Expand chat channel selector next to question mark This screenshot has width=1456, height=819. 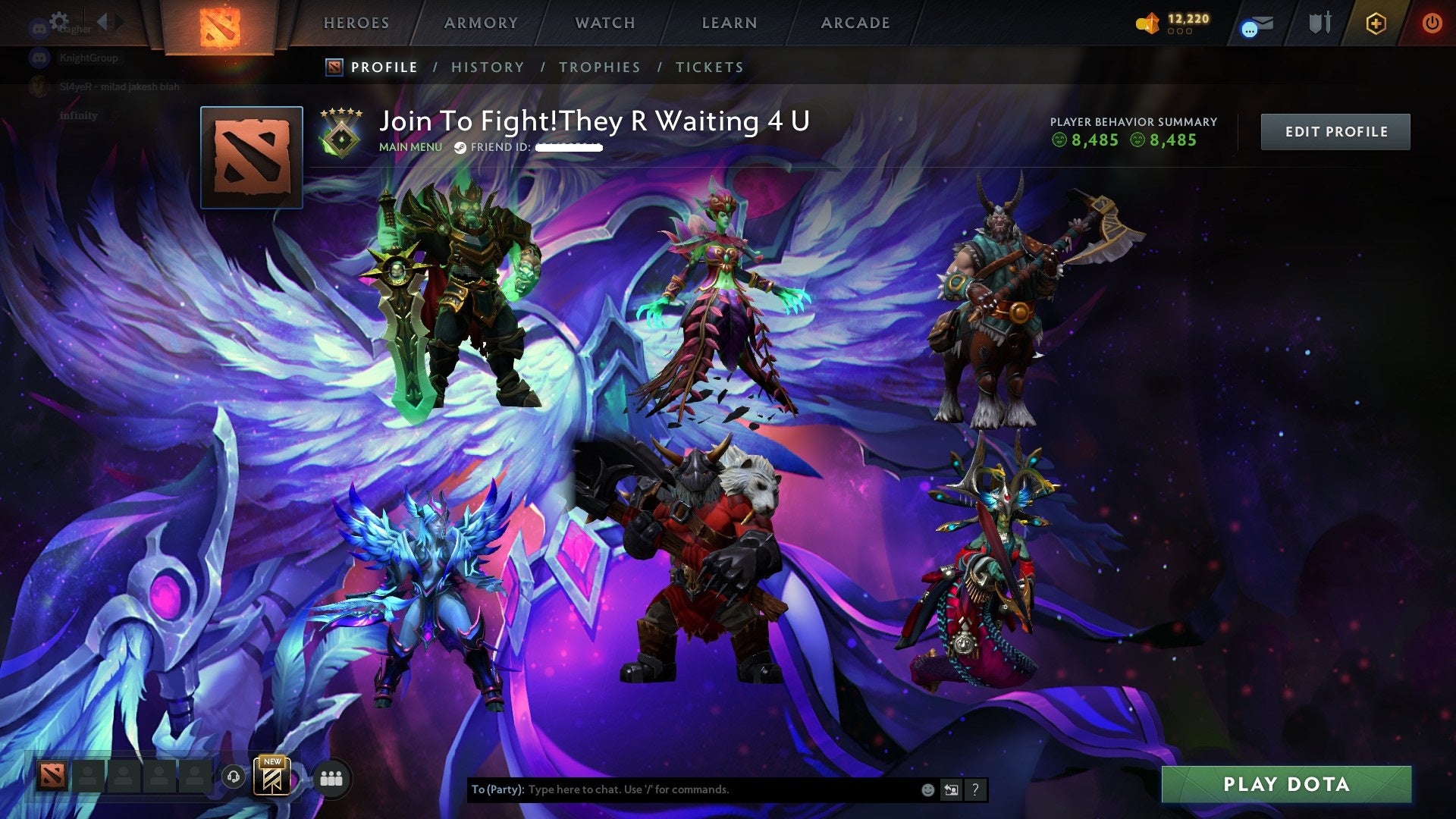pos(950,789)
